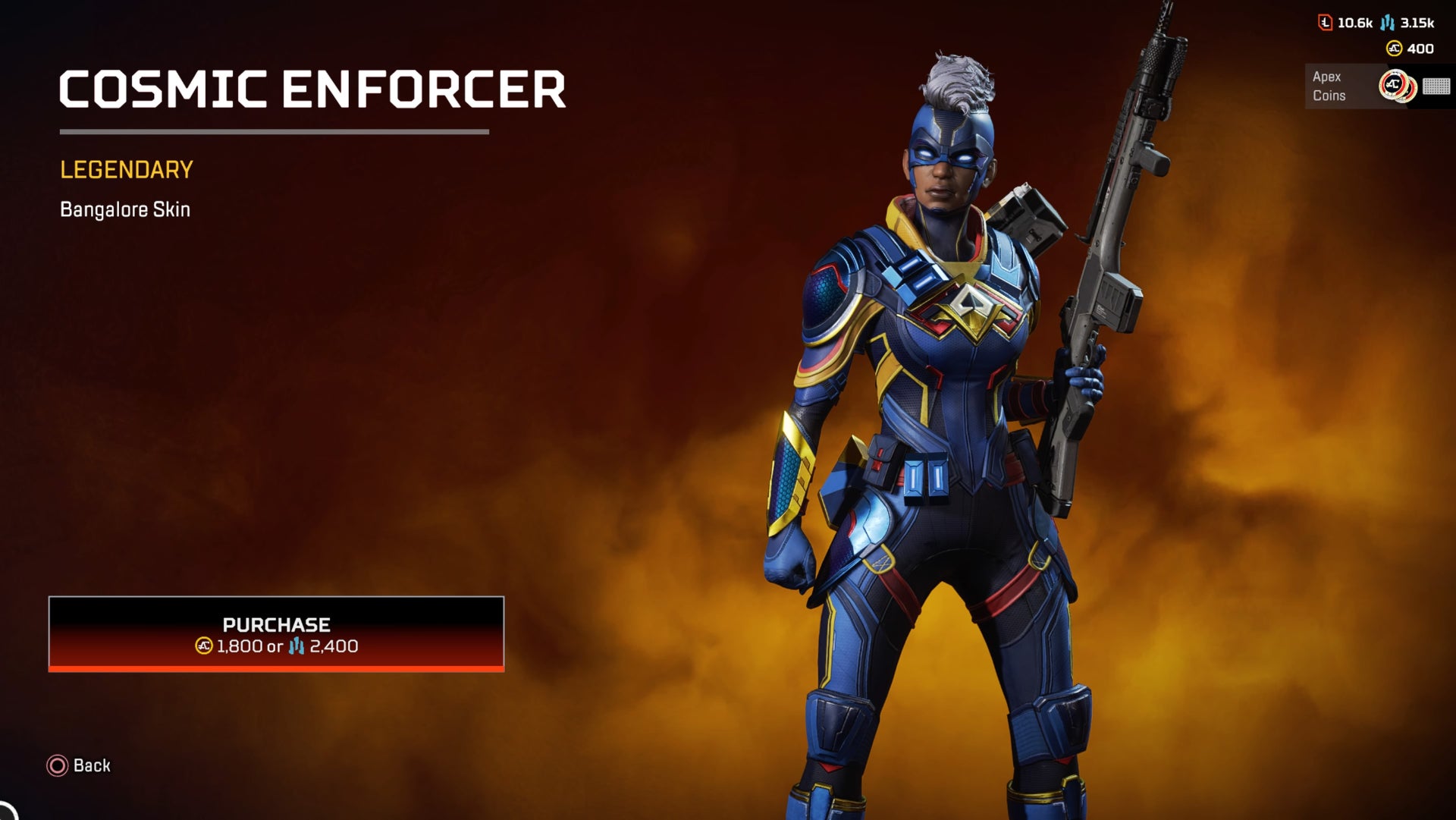Select the gold coin icon inside Purchase button
The height and width of the screenshot is (820, 1456).
[203, 646]
